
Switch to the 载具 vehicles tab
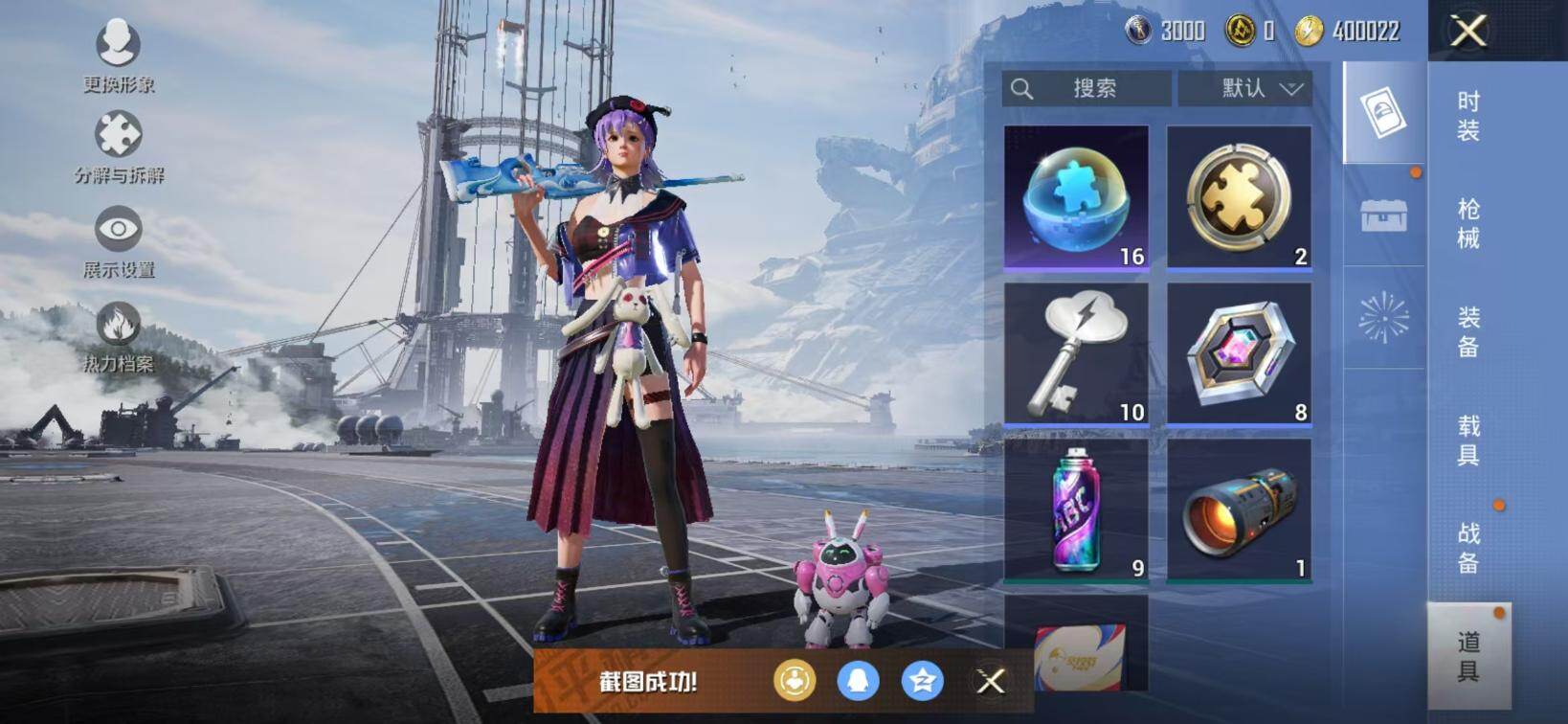1468,440
